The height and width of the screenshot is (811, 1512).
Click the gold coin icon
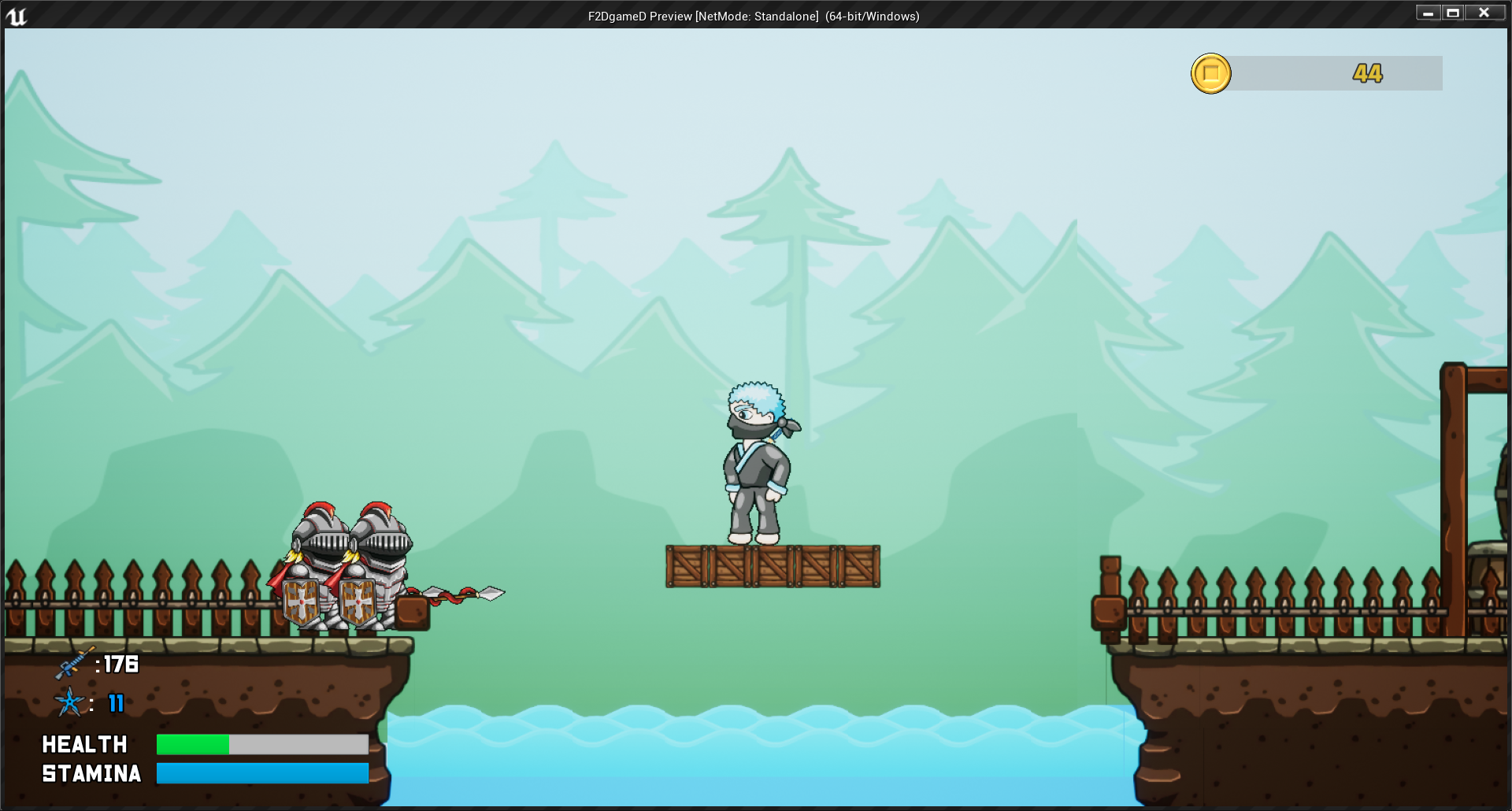point(1211,73)
